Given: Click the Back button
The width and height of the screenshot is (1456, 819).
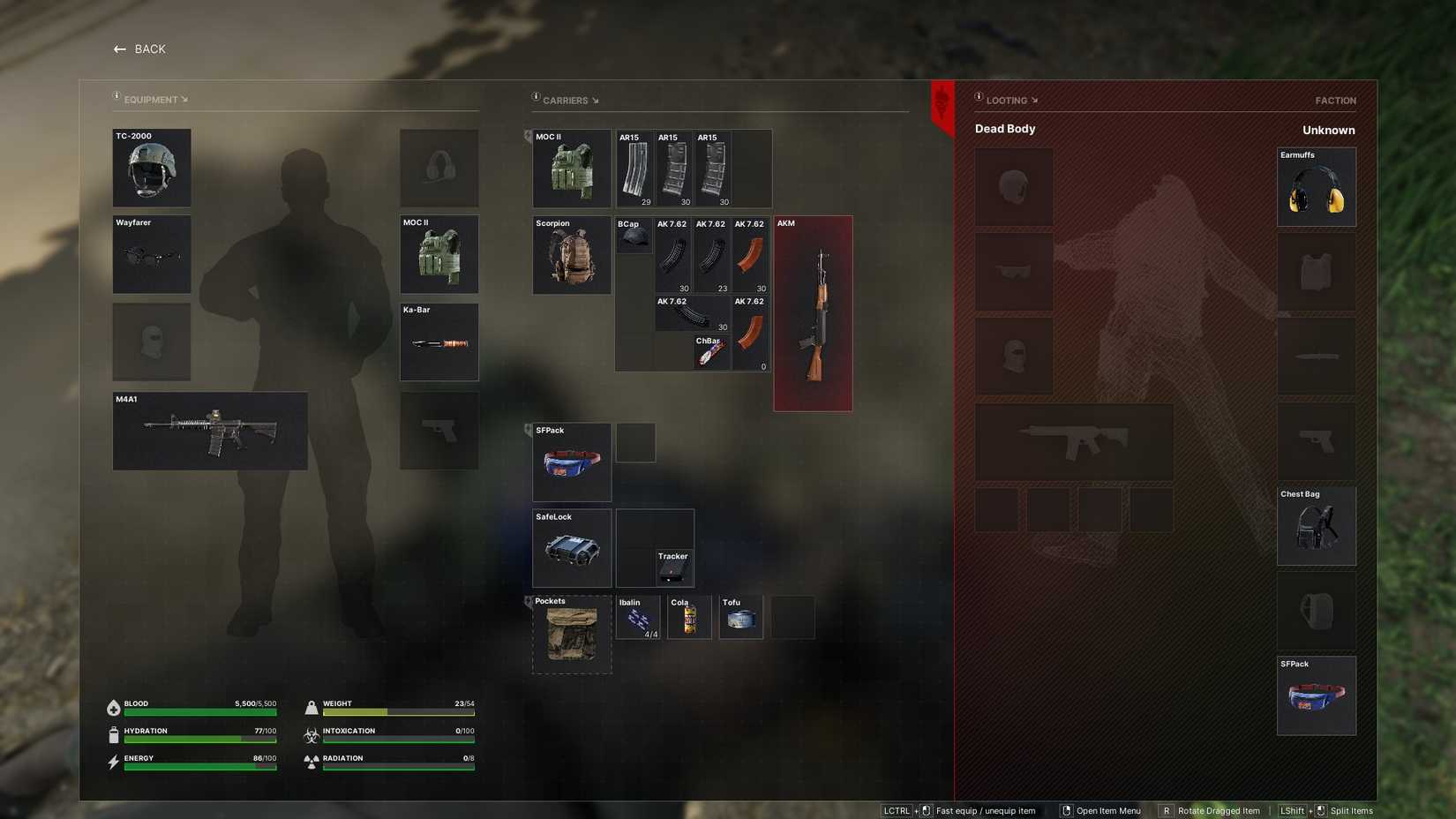Looking at the screenshot, I should coord(139,49).
